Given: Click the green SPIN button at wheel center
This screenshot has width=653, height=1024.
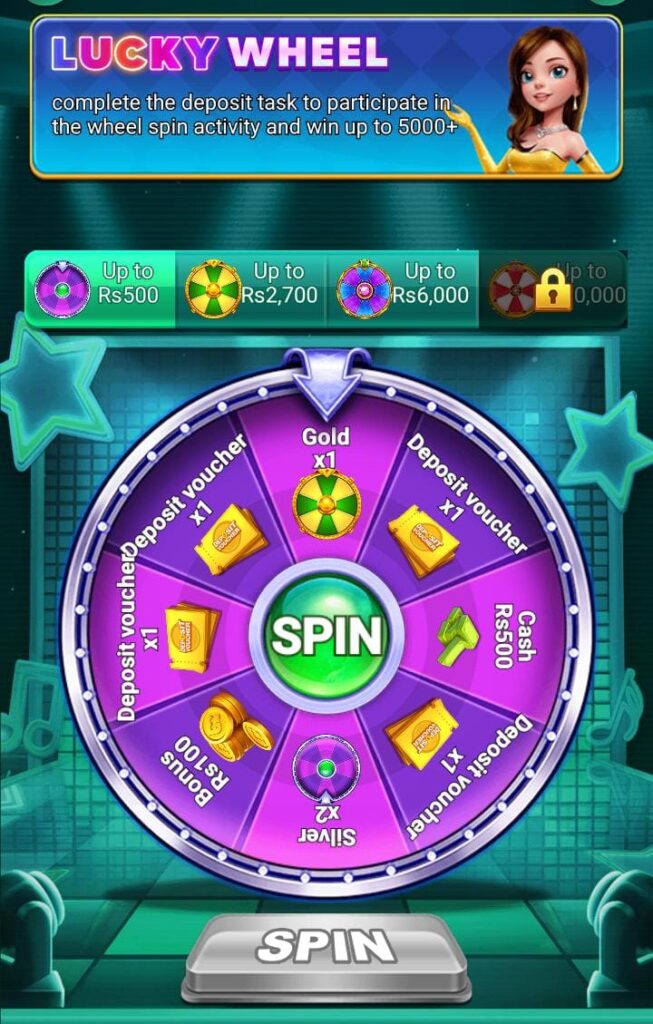Looking at the screenshot, I should point(326,634).
